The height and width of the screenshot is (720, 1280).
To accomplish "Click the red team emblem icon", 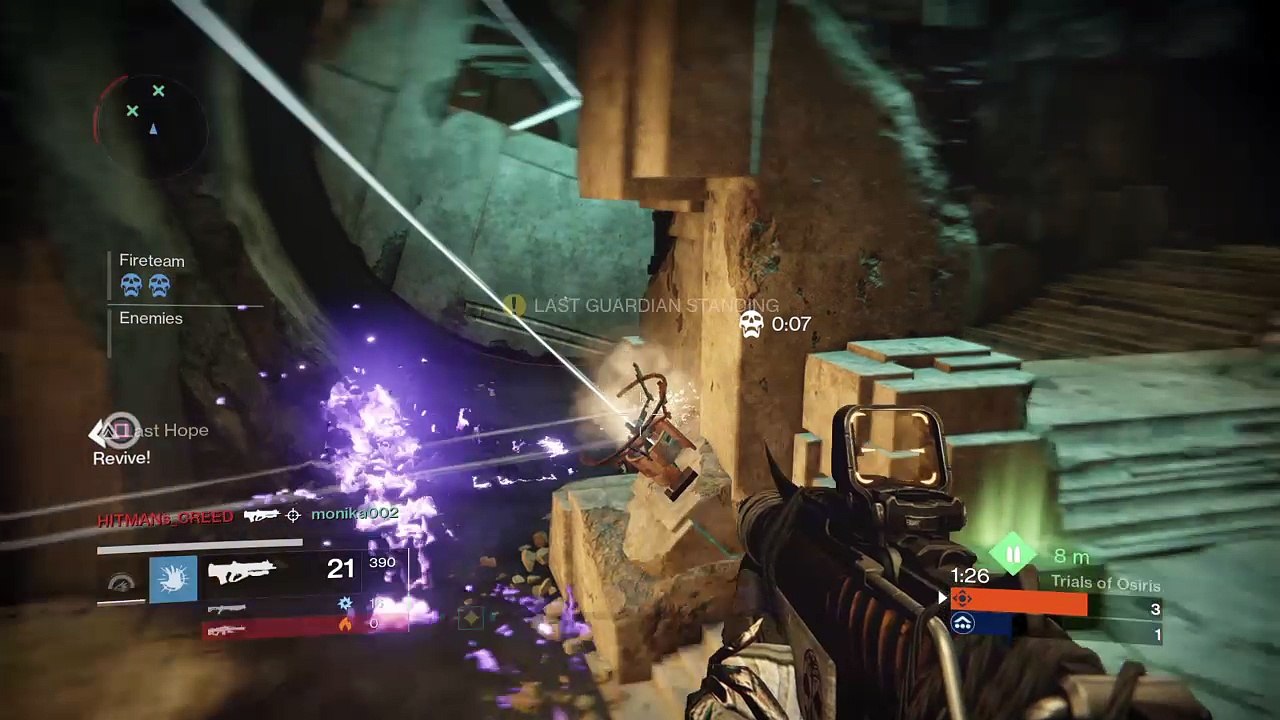I will (x=962, y=600).
